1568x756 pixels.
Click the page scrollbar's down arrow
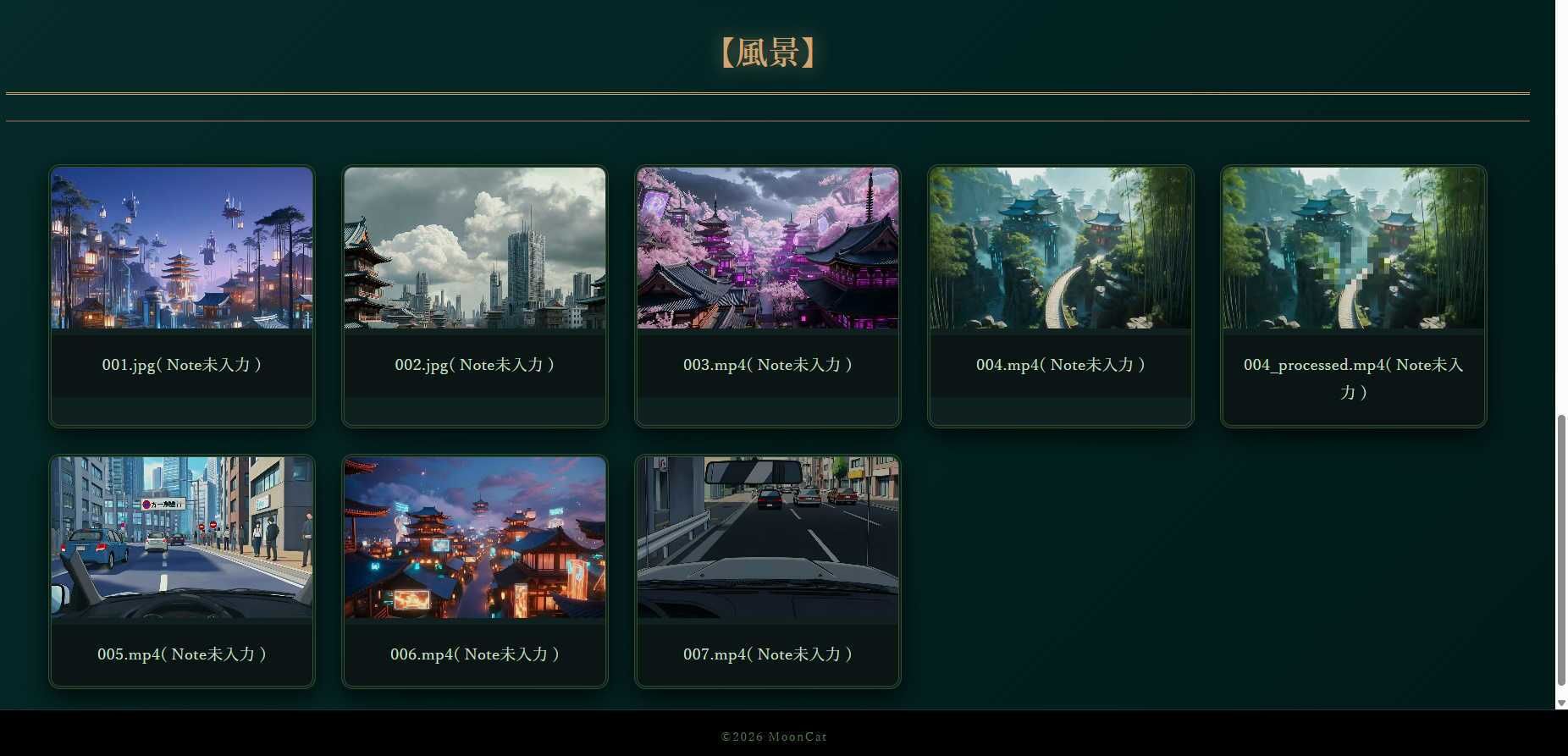point(1561,704)
